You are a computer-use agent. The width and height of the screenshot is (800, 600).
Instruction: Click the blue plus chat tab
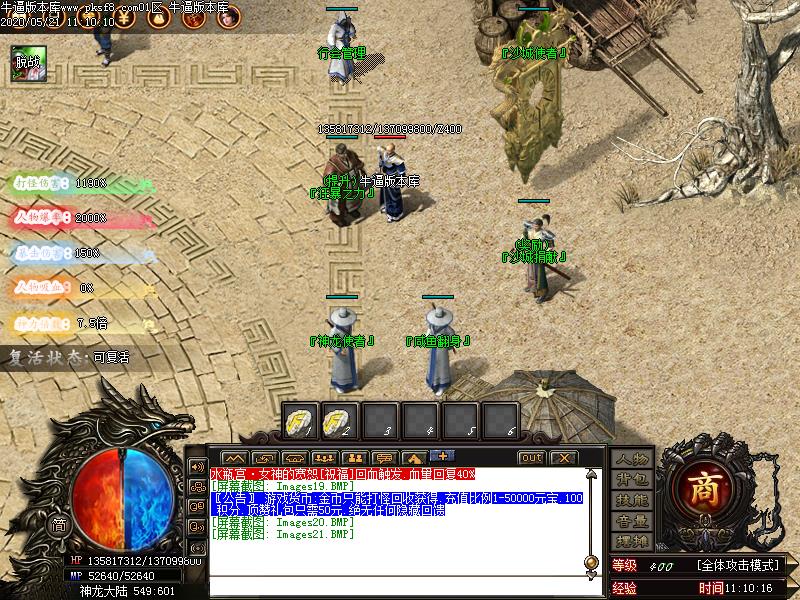441,457
